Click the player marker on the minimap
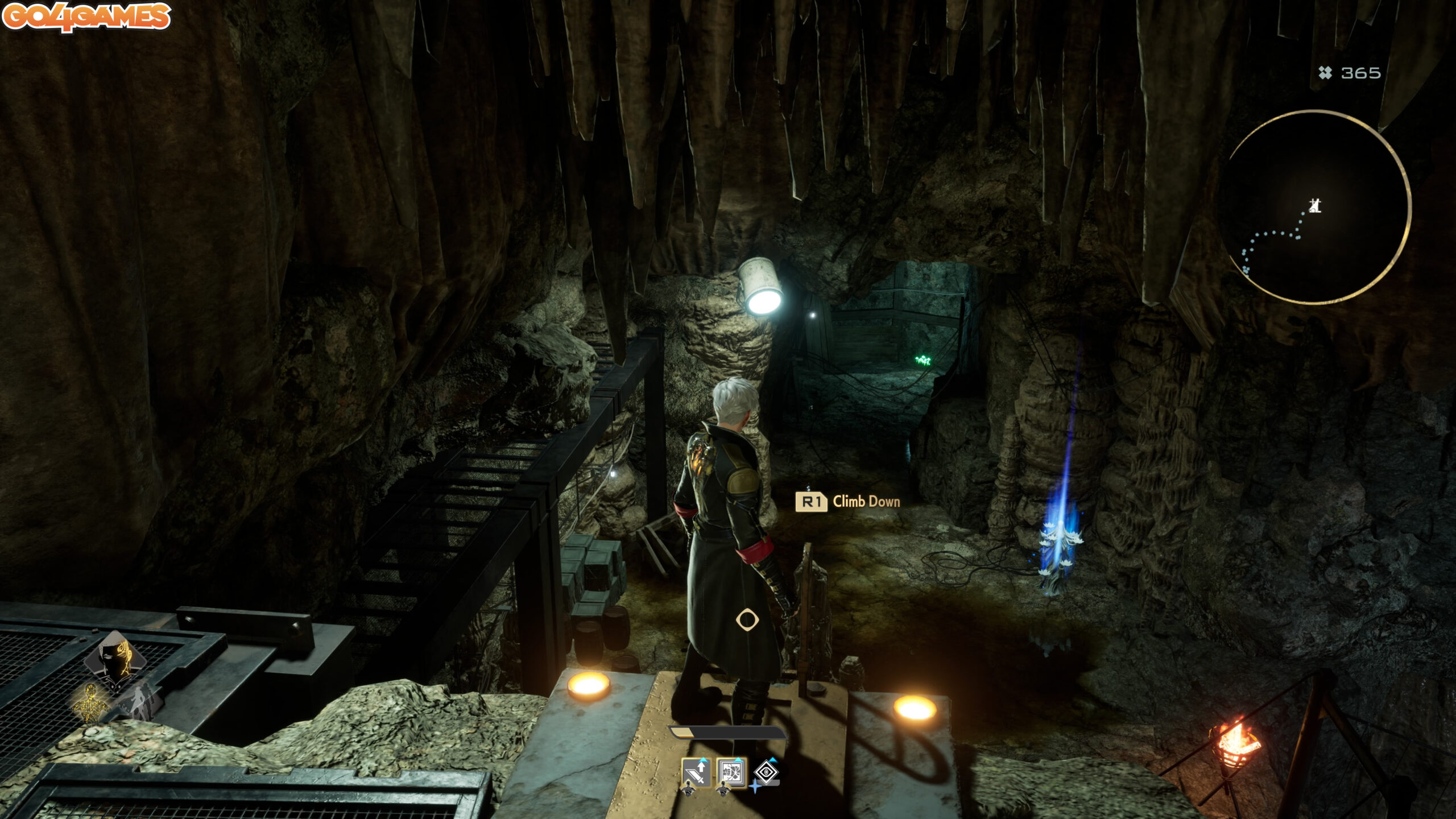 pyautogui.click(x=1315, y=205)
